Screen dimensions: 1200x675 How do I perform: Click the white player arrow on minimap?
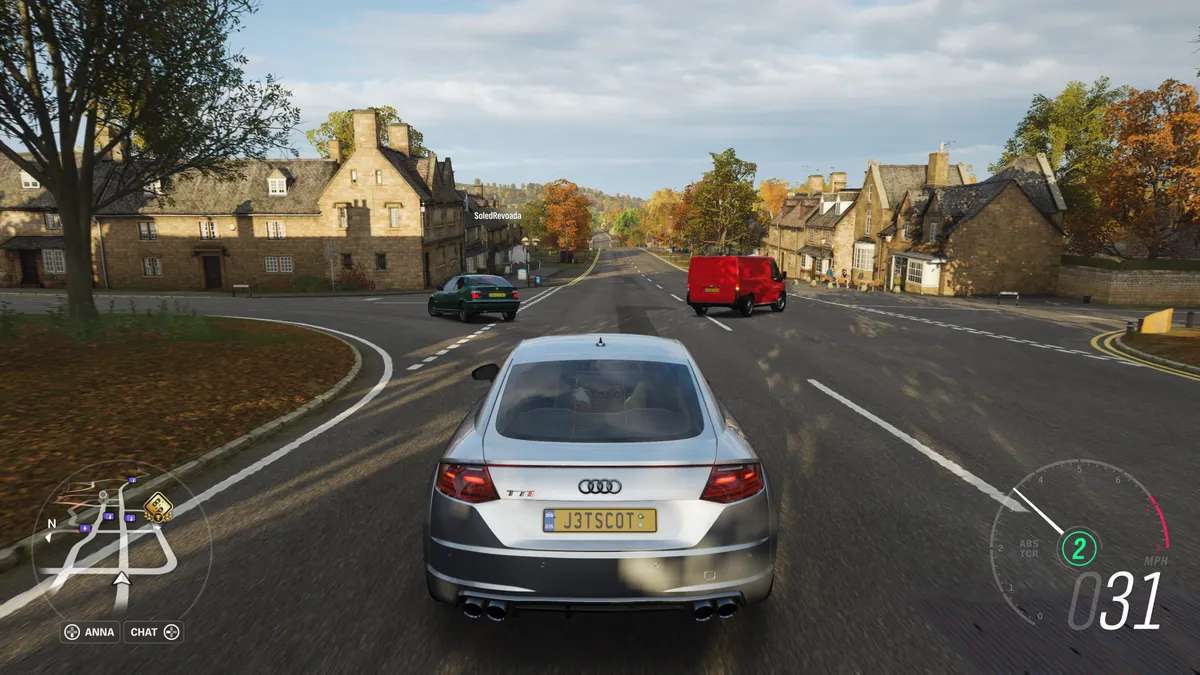tap(122, 578)
